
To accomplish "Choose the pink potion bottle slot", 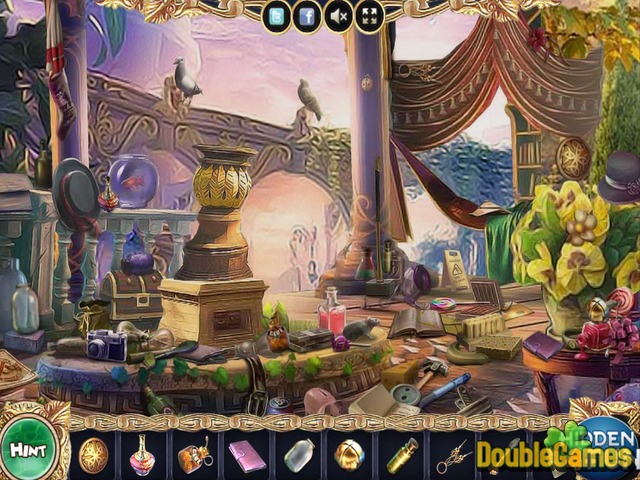I will [x=143, y=455].
